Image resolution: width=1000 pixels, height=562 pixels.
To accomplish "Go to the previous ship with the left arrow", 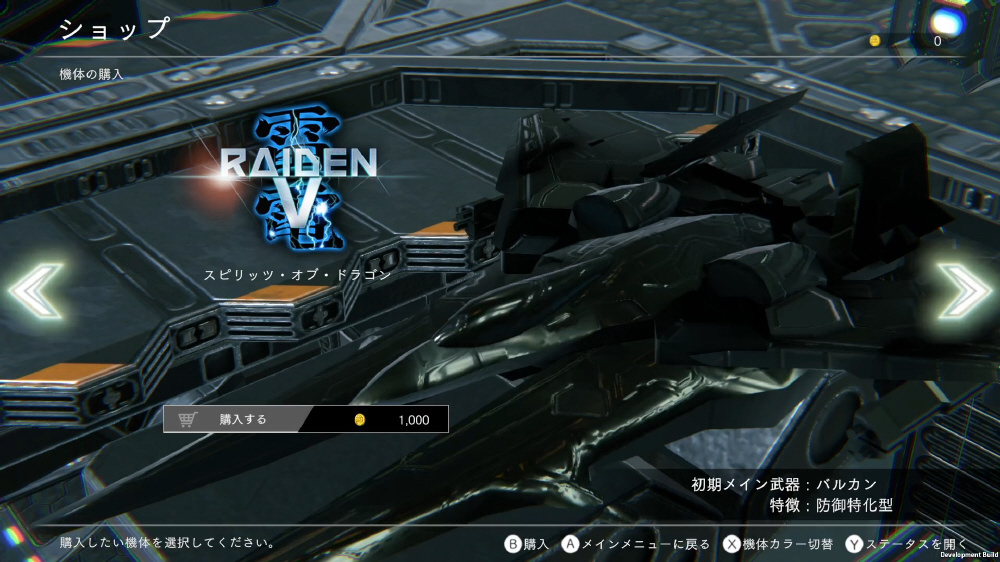I will pyautogui.click(x=36, y=291).
